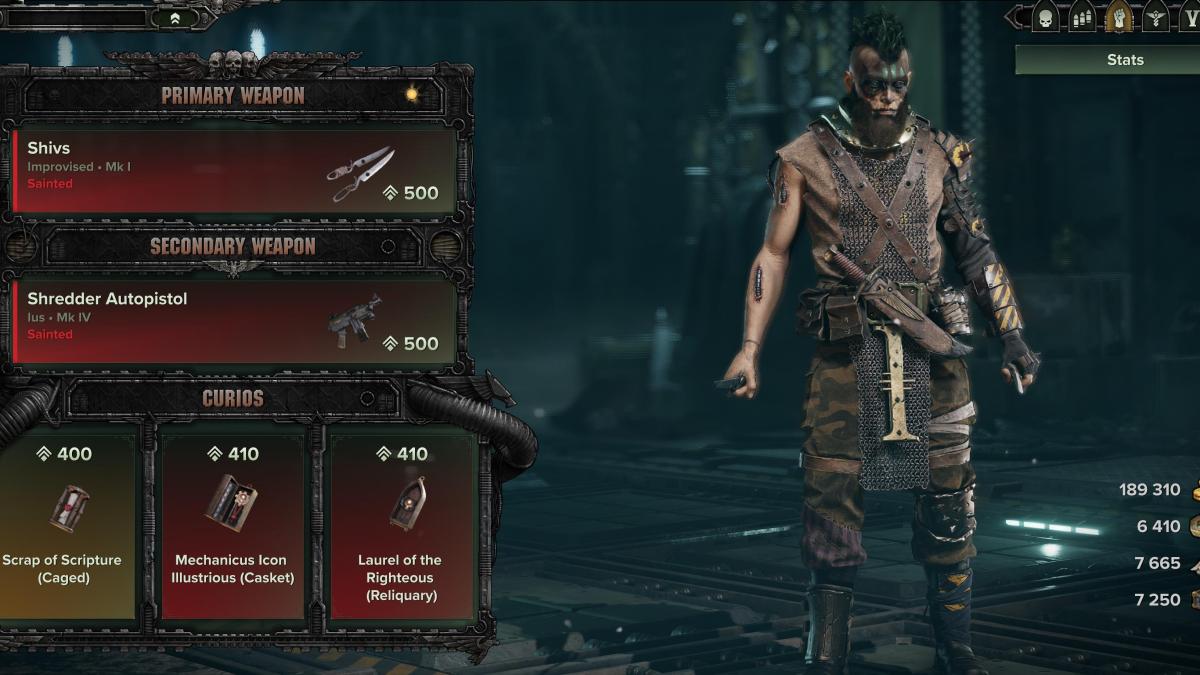Open the Shredder Autopistol secondary weapon slot
The width and height of the screenshot is (1200, 675).
click(x=235, y=320)
